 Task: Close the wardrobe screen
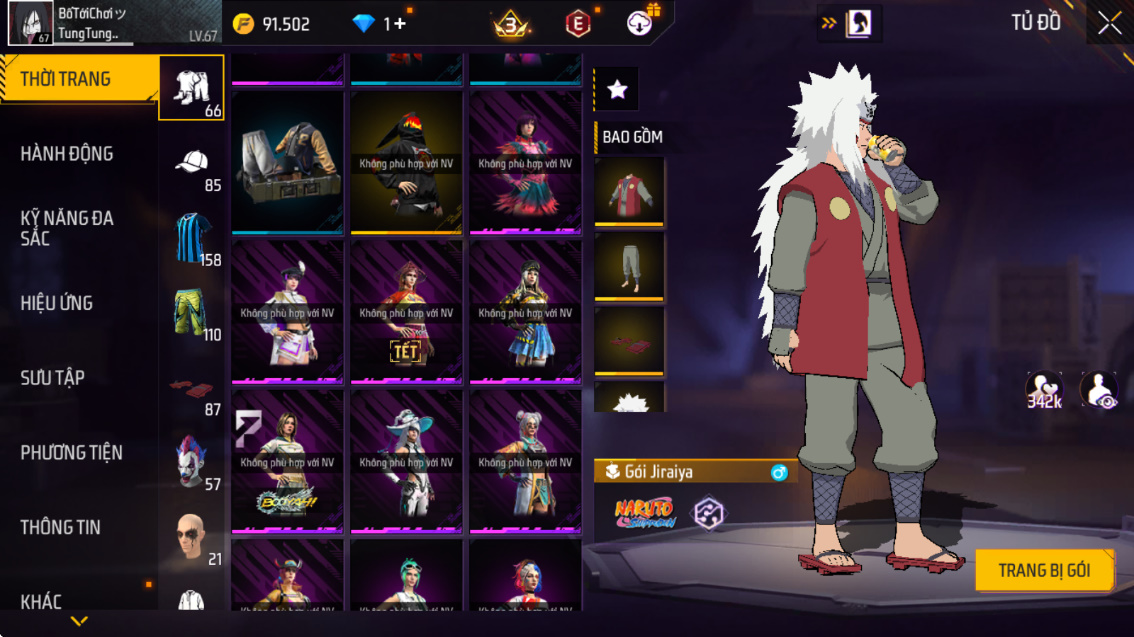tap(1109, 24)
